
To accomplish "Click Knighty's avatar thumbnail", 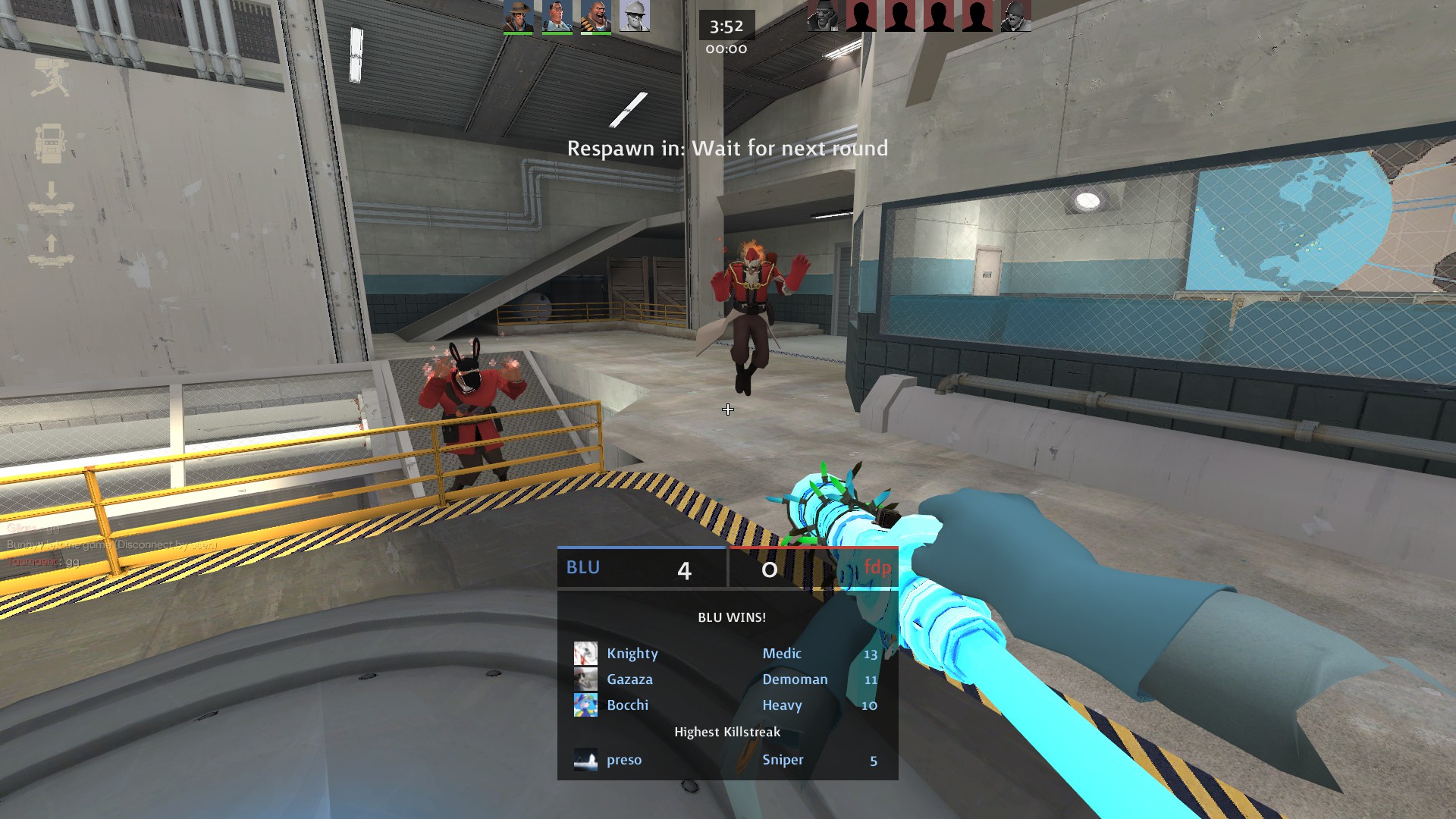I will pyautogui.click(x=585, y=654).
